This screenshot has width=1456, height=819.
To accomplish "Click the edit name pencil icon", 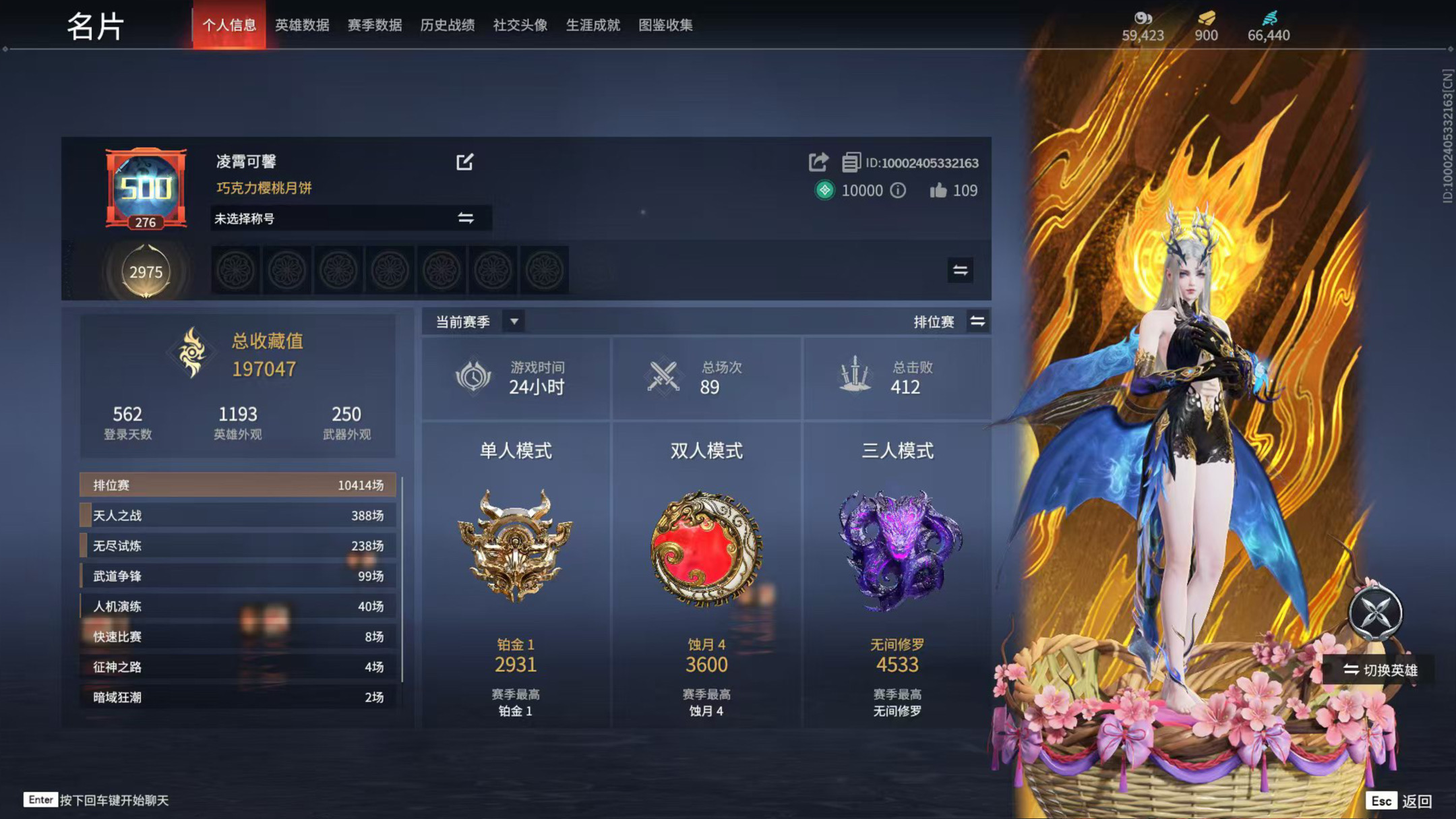I will coord(464,162).
